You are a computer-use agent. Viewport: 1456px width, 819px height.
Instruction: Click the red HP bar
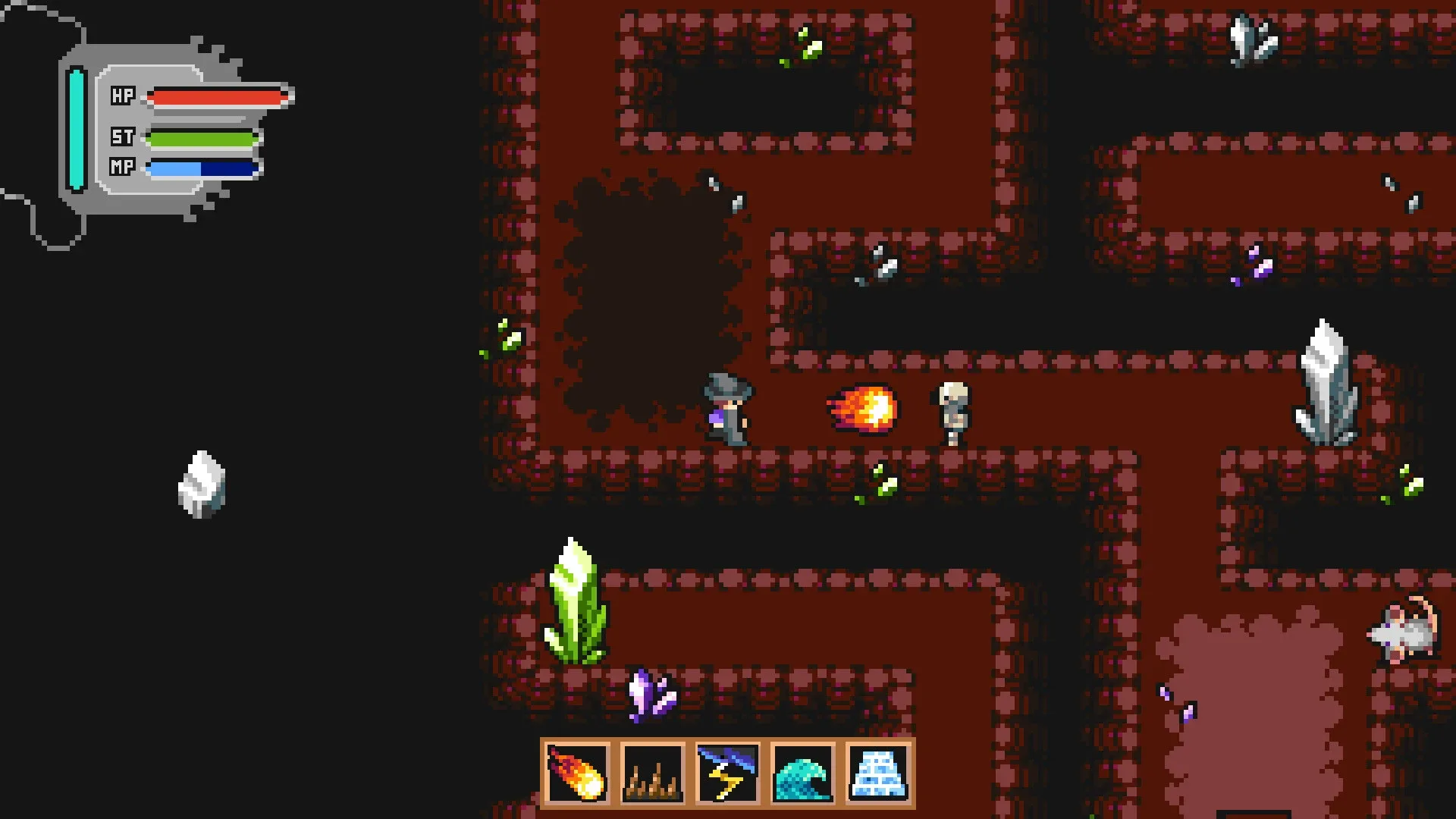click(216, 96)
